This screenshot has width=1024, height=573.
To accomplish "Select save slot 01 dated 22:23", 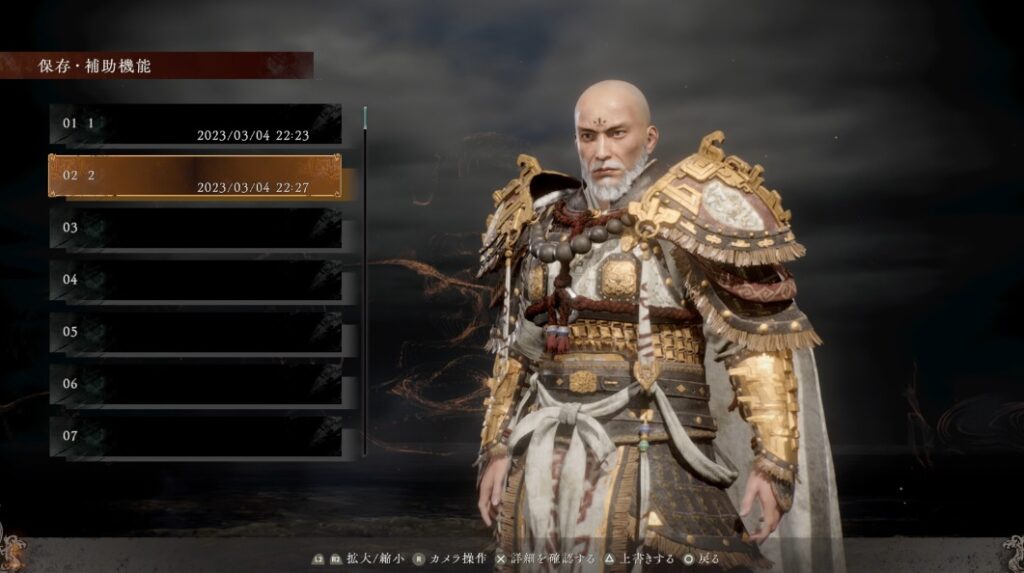I will pos(196,125).
